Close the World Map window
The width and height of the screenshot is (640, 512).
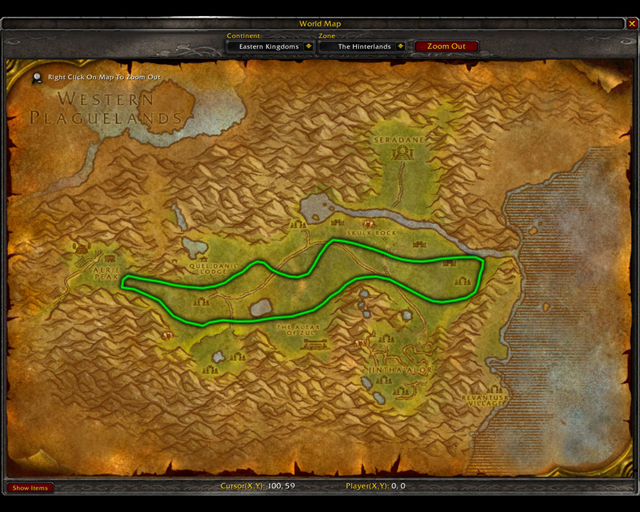(631, 24)
